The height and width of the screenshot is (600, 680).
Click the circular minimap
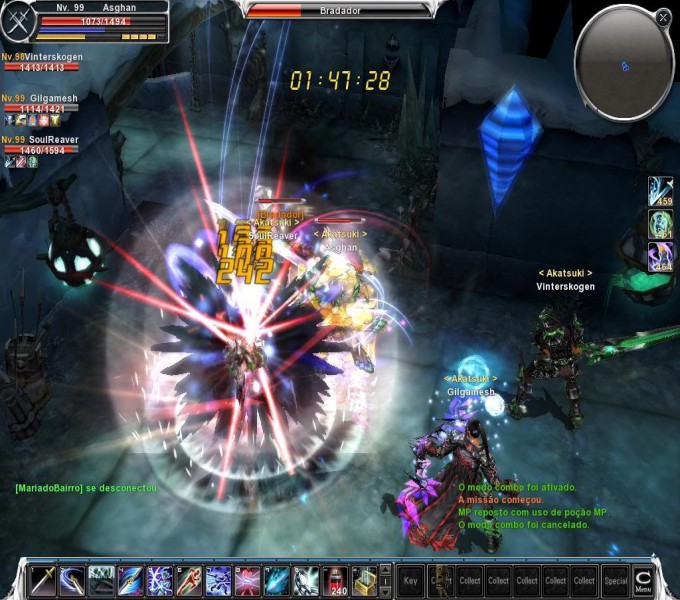tap(622, 64)
